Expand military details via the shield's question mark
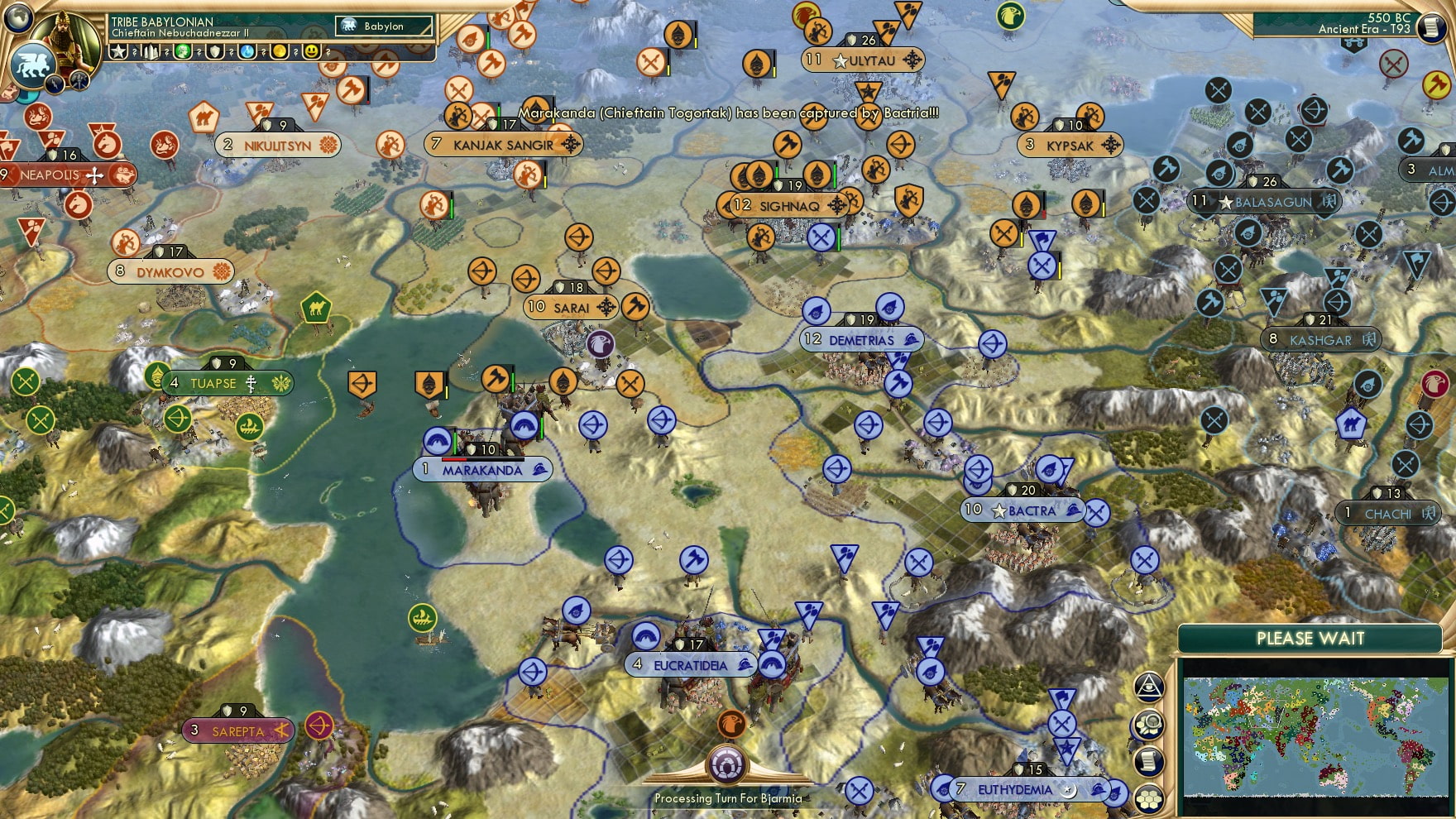 click(231, 52)
